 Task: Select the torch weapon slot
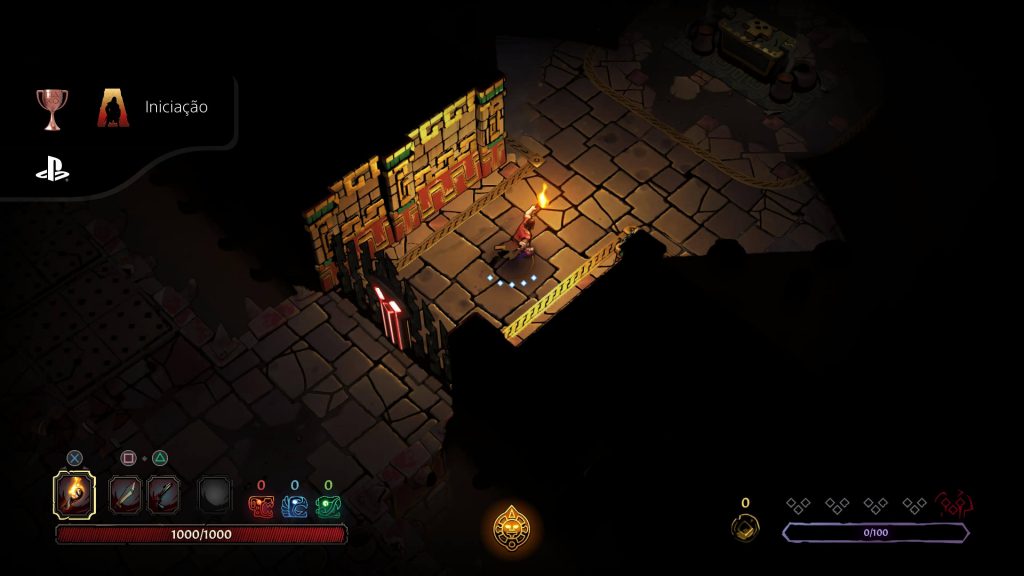click(74, 493)
